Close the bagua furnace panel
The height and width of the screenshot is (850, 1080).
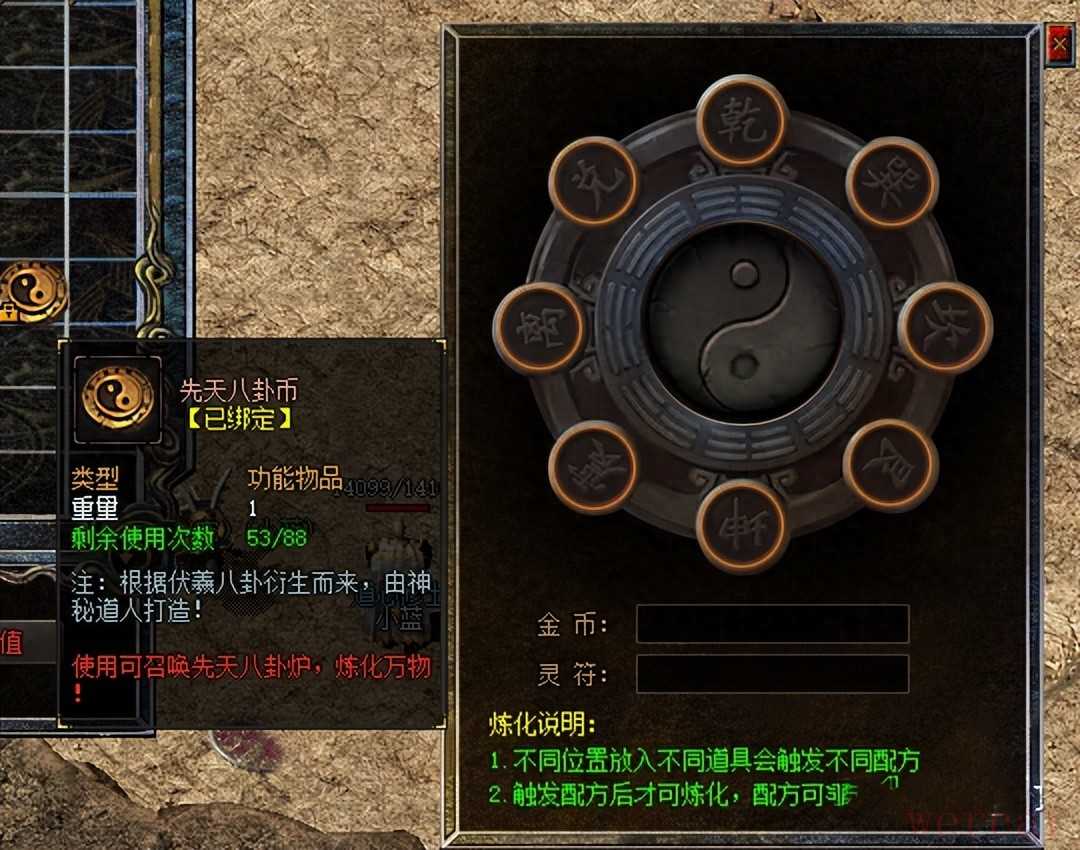pyautogui.click(x=1058, y=44)
